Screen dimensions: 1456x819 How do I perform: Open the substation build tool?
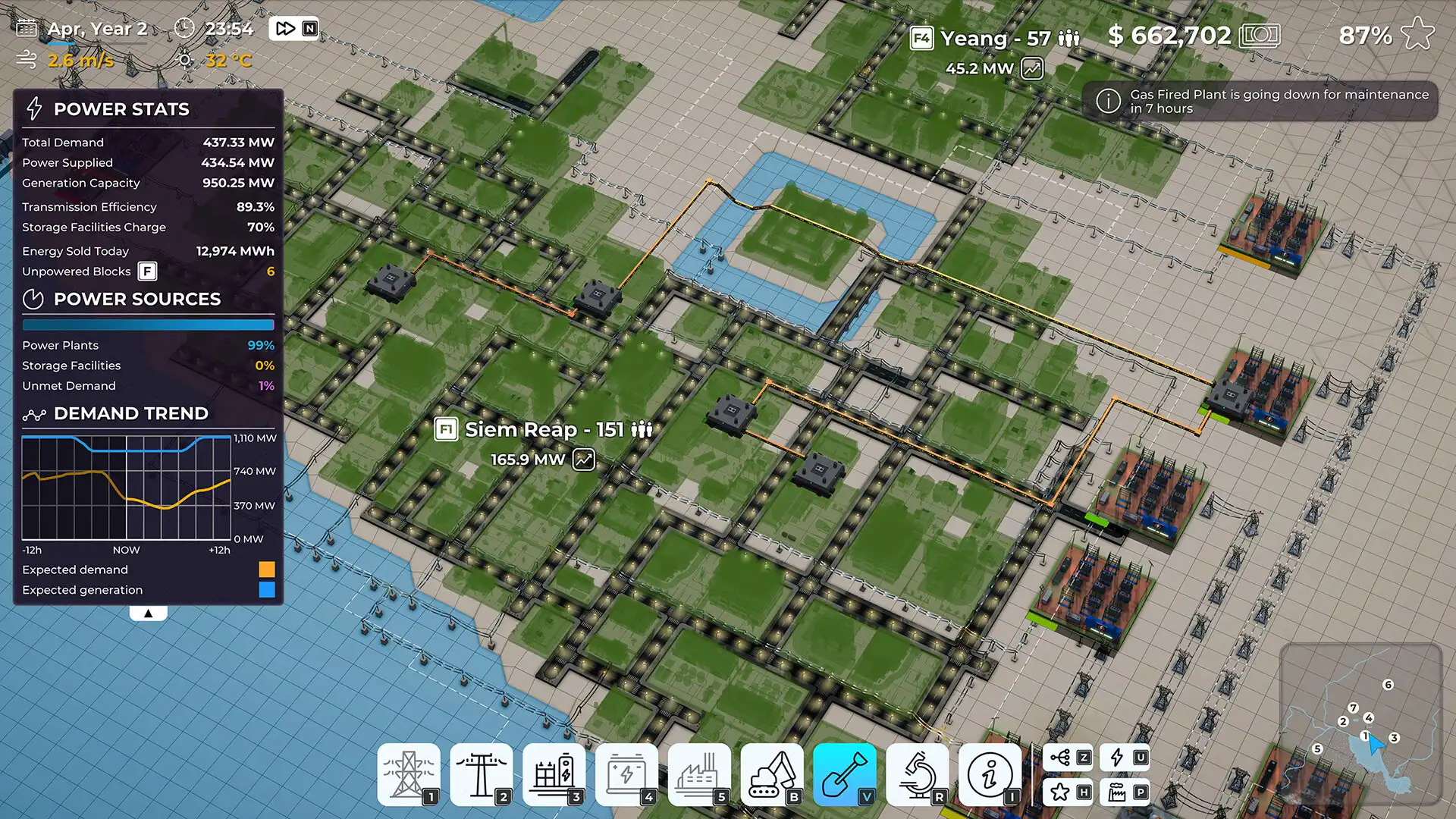554,773
